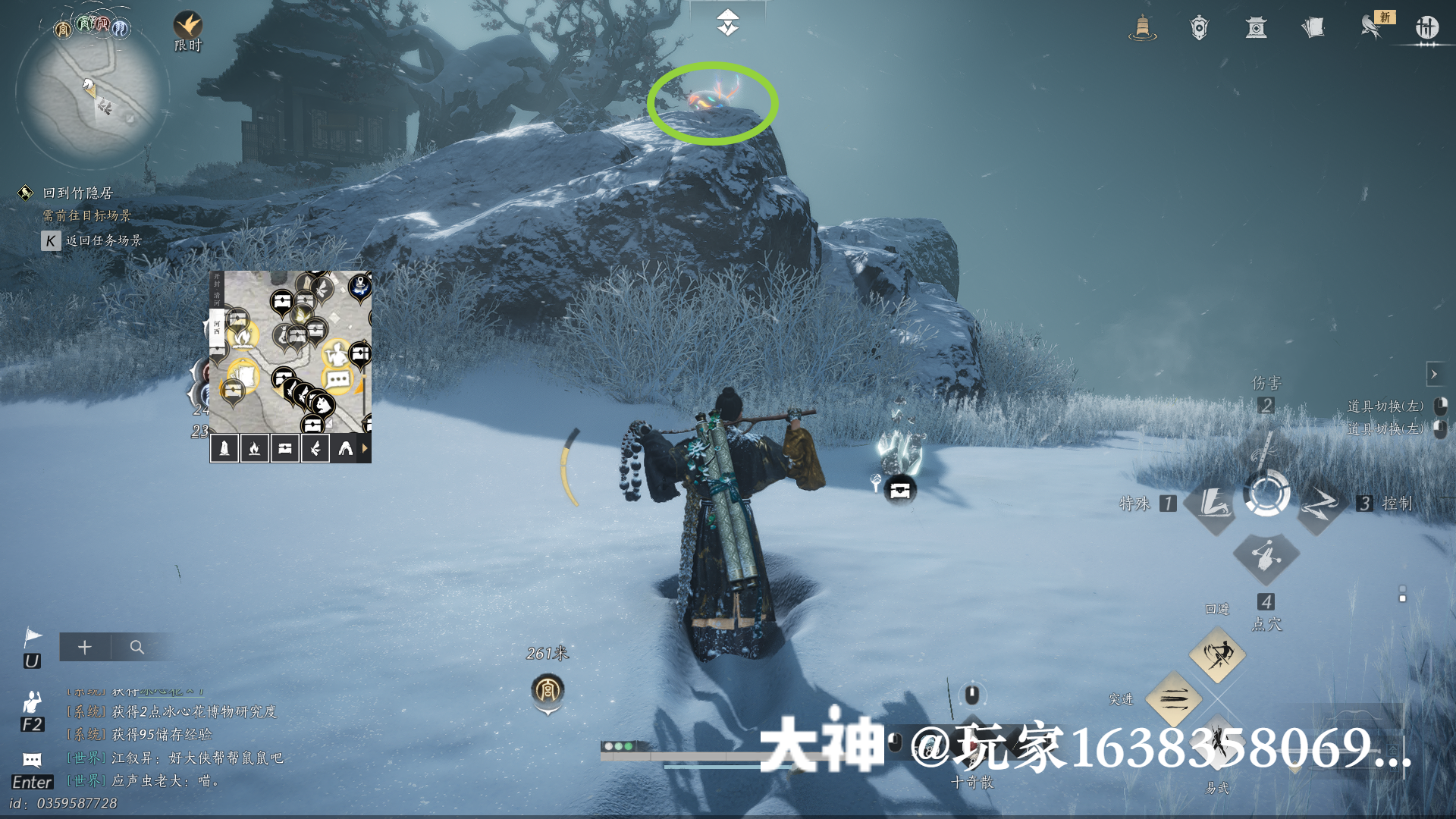Viewport: 1456px width, 819px height.
Task: Open the search magnifier beside chat plus
Action: [136, 647]
